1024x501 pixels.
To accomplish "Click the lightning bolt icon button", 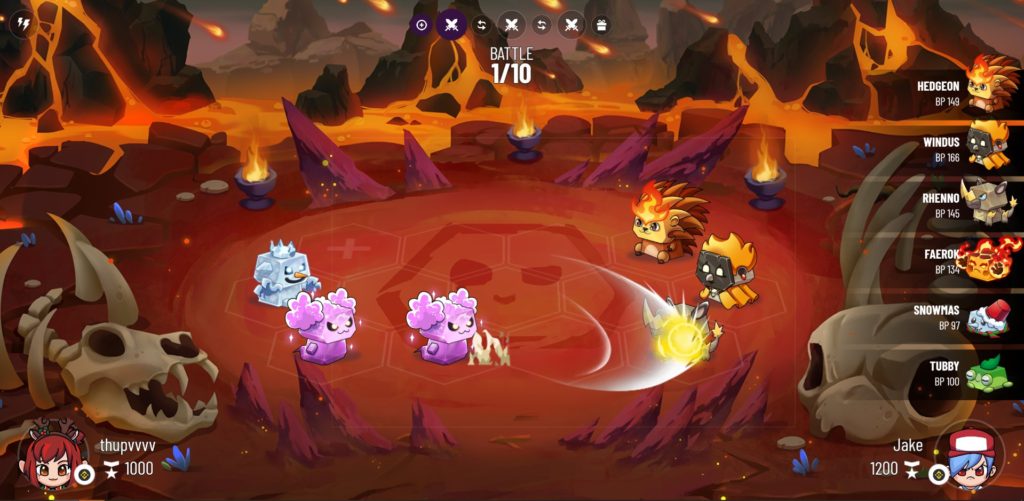I will pos(21,25).
